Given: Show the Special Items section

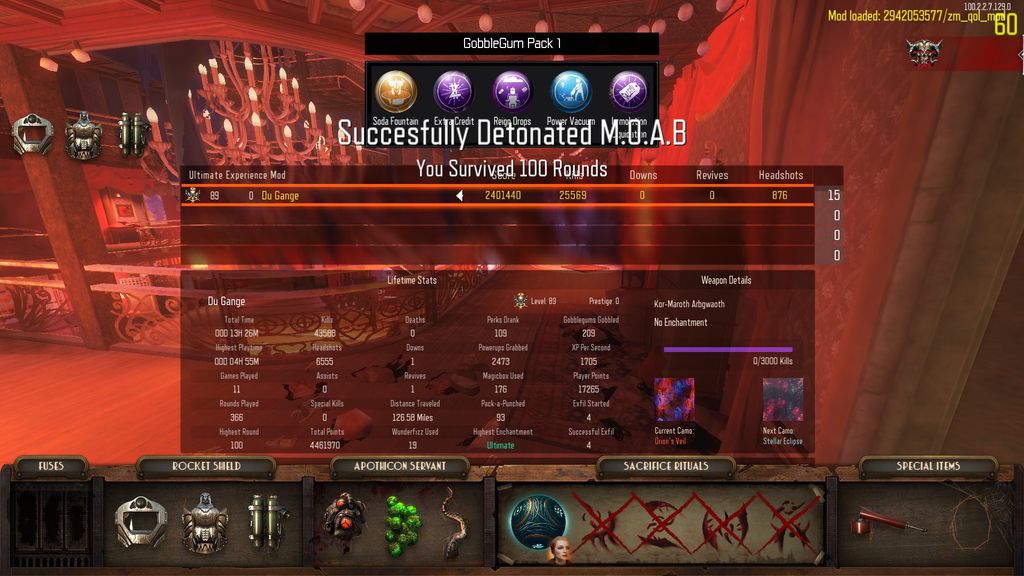Looking at the screenshot, I should pyautogui.click(x=928, y=466).
